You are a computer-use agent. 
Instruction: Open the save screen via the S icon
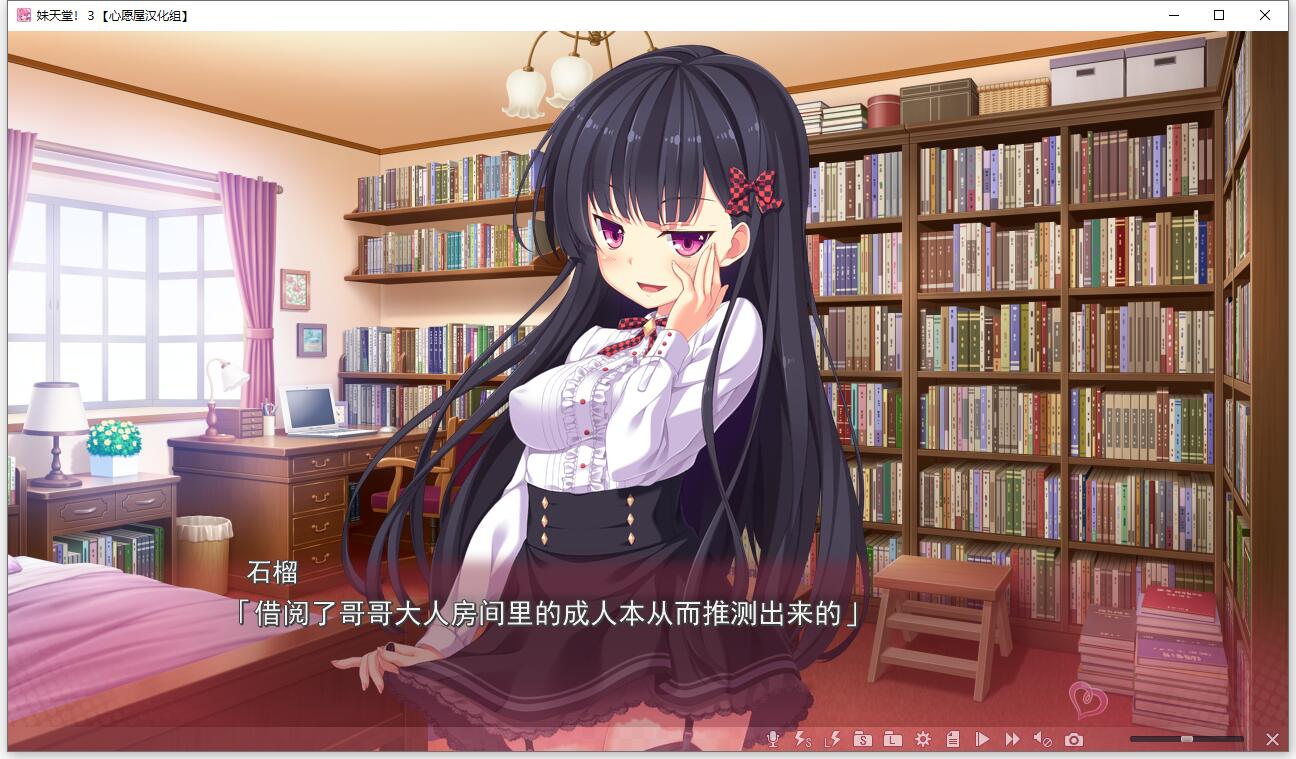click(x=863, y=740)
